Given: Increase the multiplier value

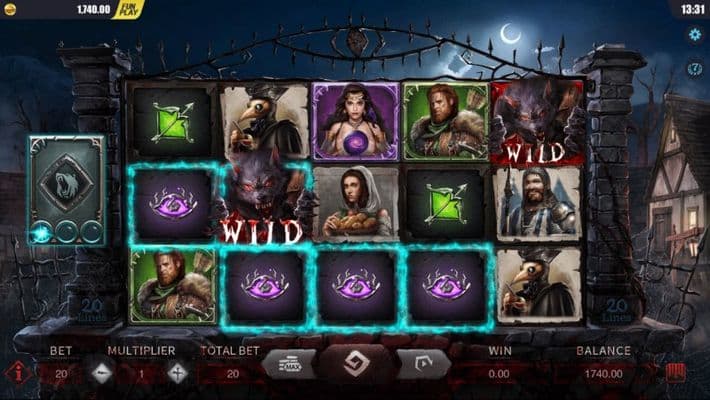Looking at the screenshot, I should 178,373.
